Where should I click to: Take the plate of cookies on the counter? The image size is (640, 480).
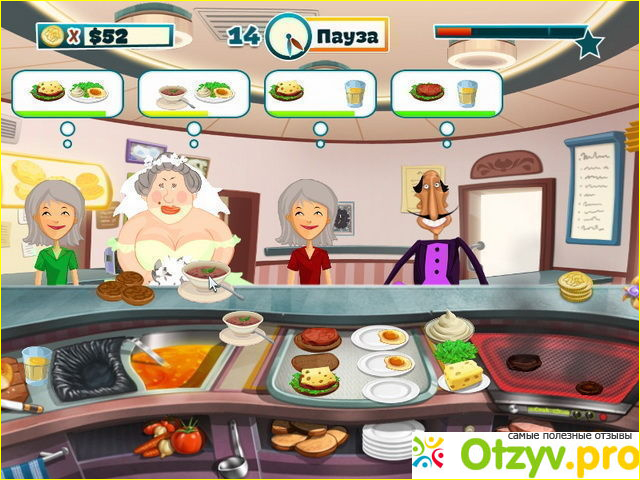pos(125,288)
